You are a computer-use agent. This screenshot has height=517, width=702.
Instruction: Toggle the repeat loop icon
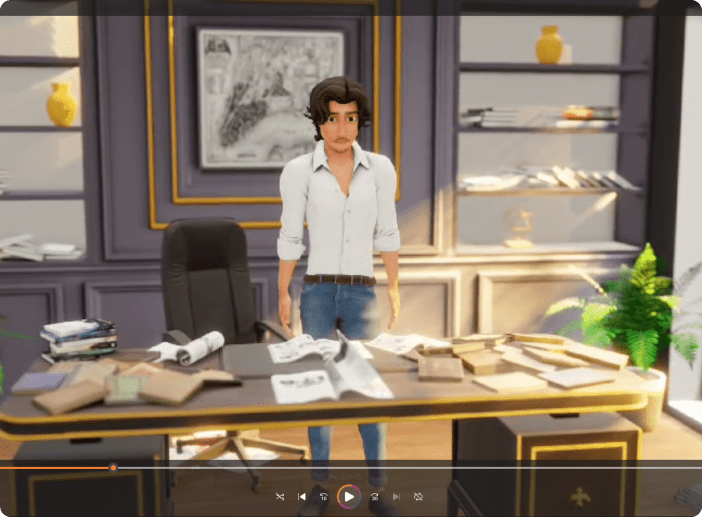click(418, 496)
